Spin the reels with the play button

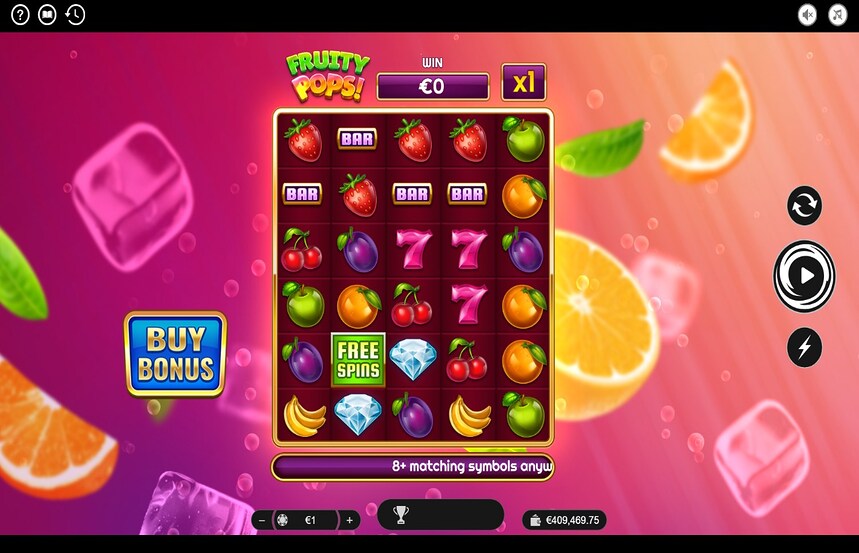[804, 275]
